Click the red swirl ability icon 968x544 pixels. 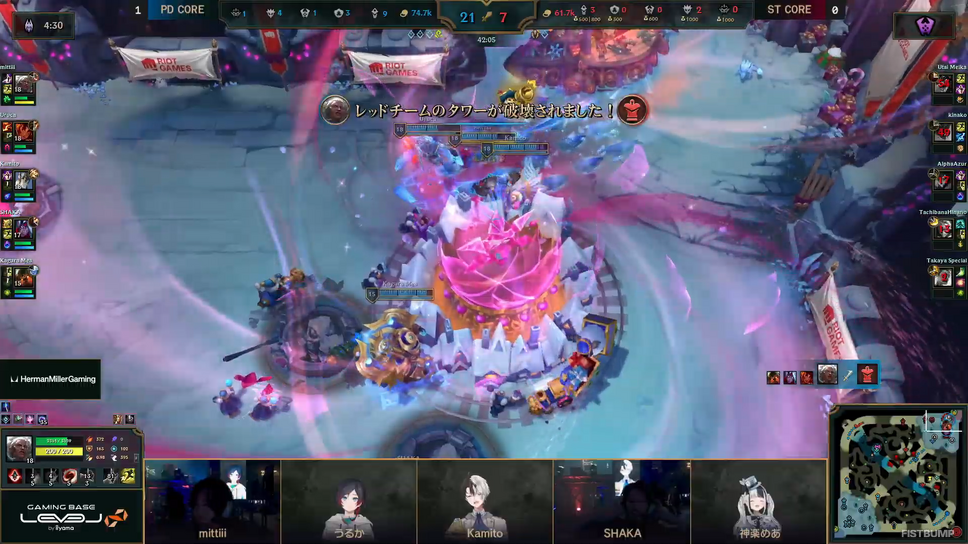point(71,477)
